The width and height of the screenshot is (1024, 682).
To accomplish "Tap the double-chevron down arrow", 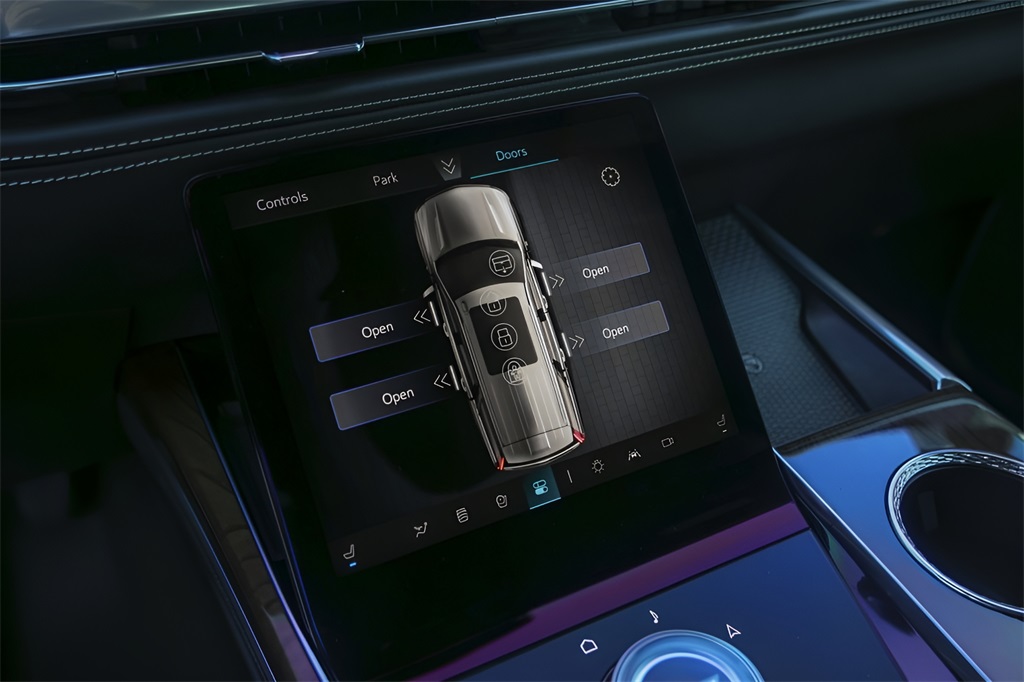I will tap(449, 168).
